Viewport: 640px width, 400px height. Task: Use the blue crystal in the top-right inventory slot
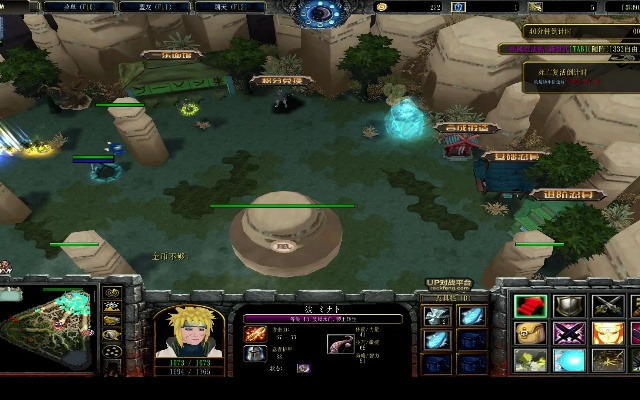[x=471, y=316]
